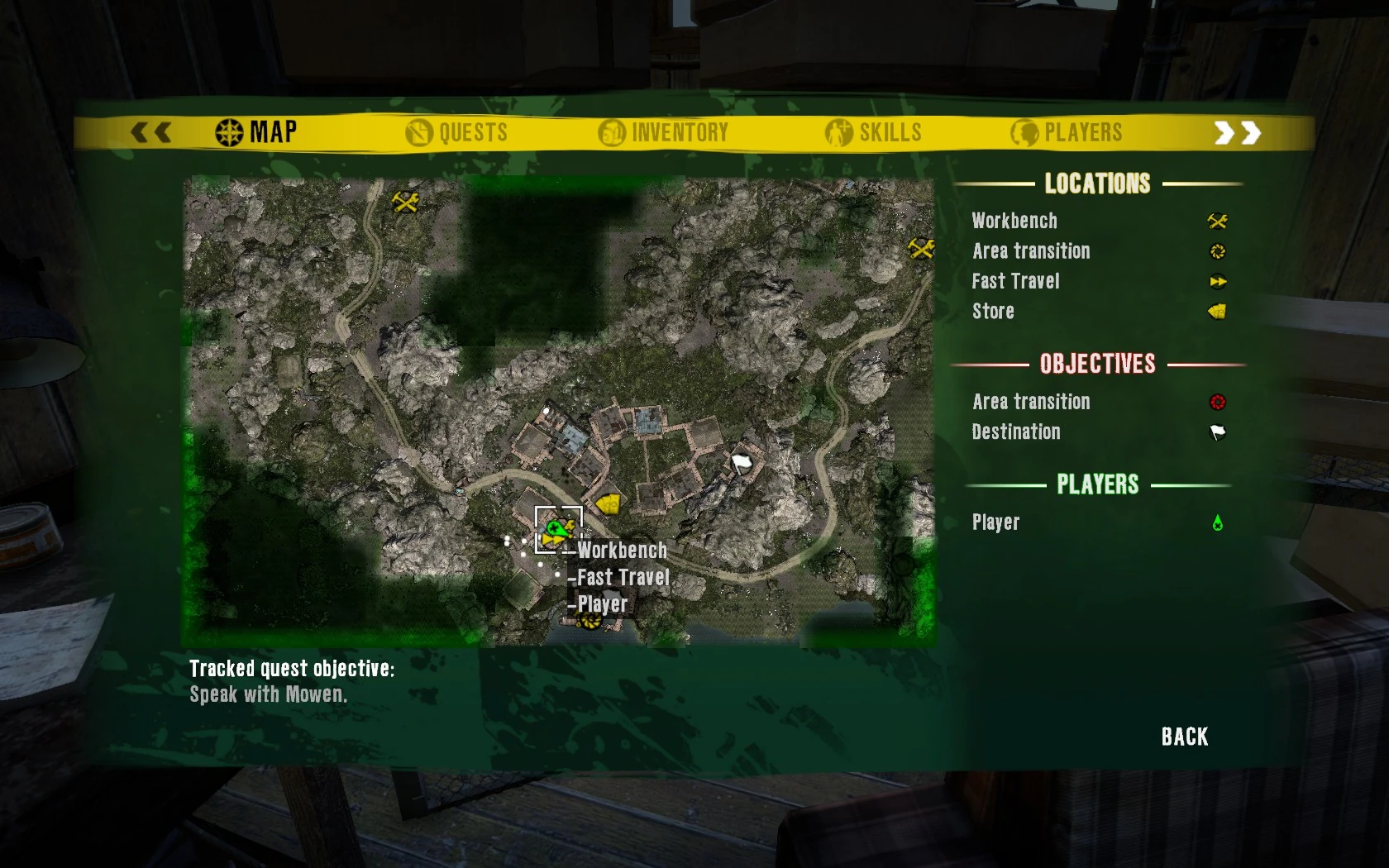The image size is (1389, 868).
Task: Select Fast Travel in the Locations legend
Action: click(1015, 281)
